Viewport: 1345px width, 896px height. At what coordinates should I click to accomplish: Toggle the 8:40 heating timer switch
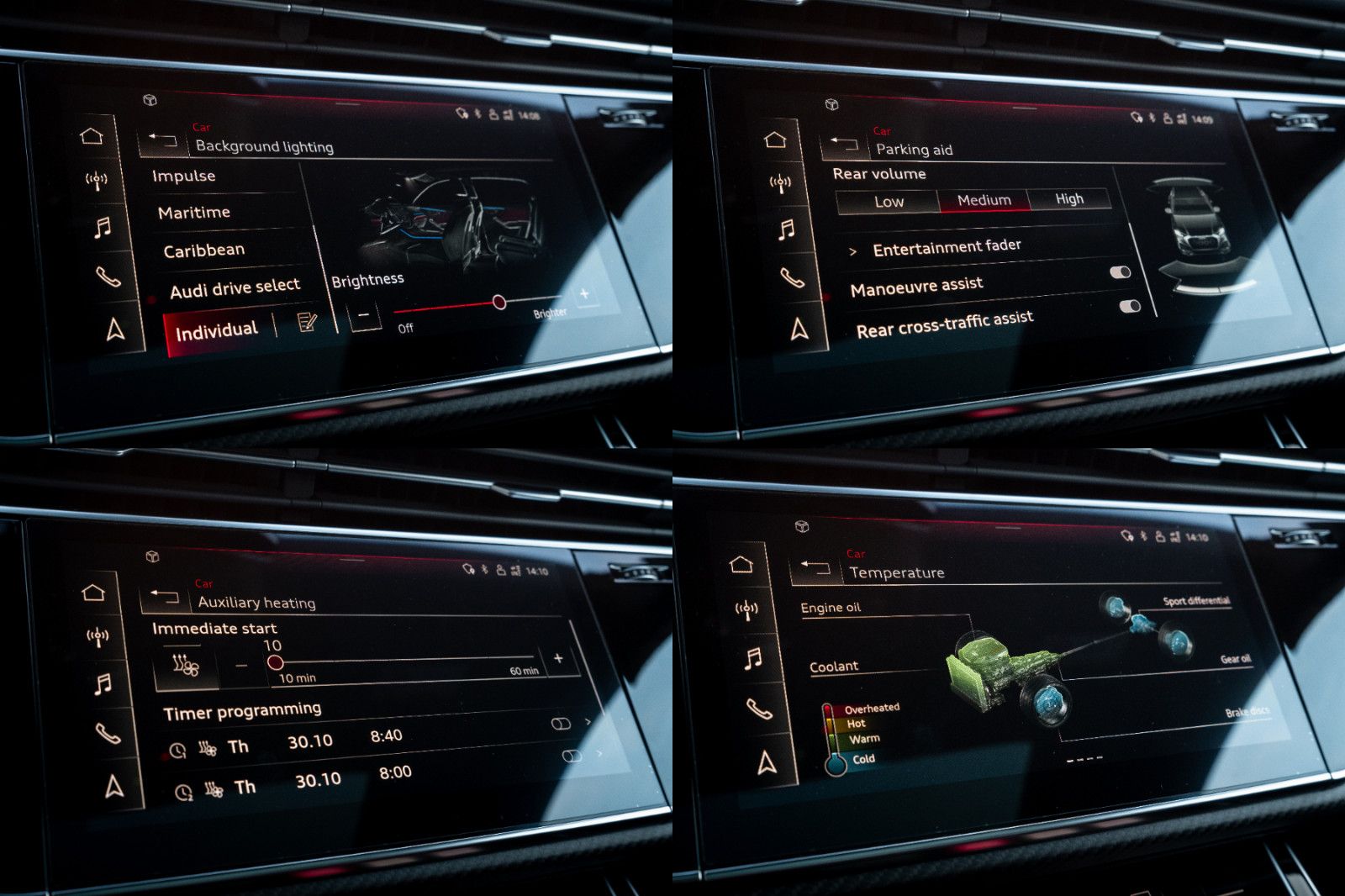point(561,724)
